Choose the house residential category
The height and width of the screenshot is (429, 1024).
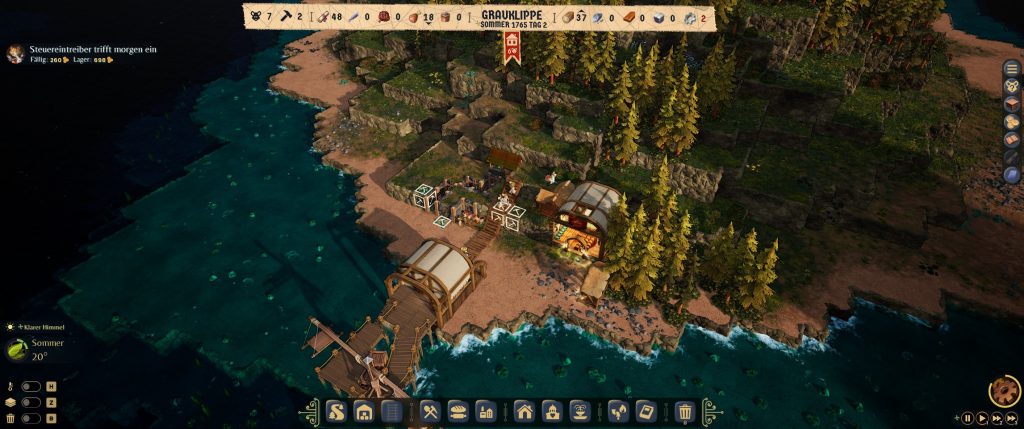524,411
